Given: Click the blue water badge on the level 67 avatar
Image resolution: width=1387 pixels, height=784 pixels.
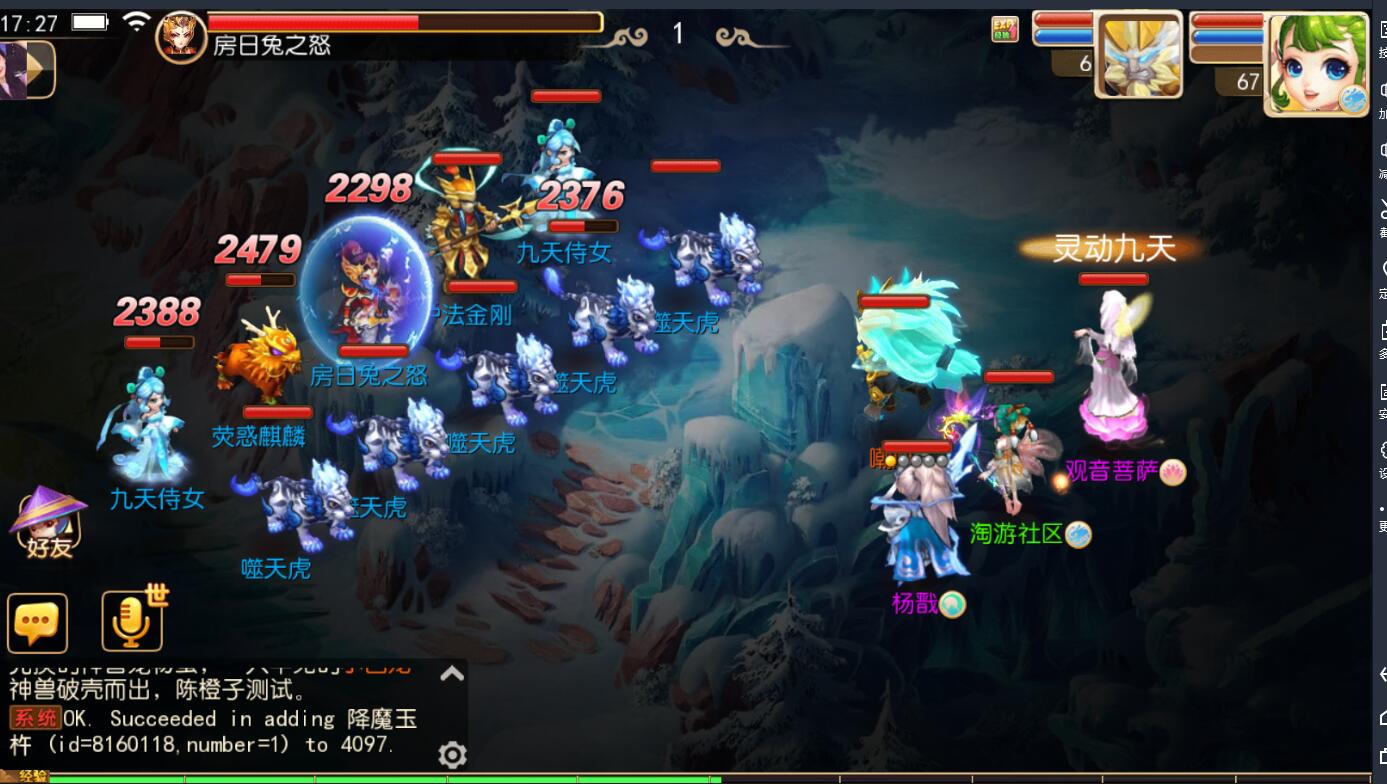Looking at the screenshot, I should coord(1352,97).
